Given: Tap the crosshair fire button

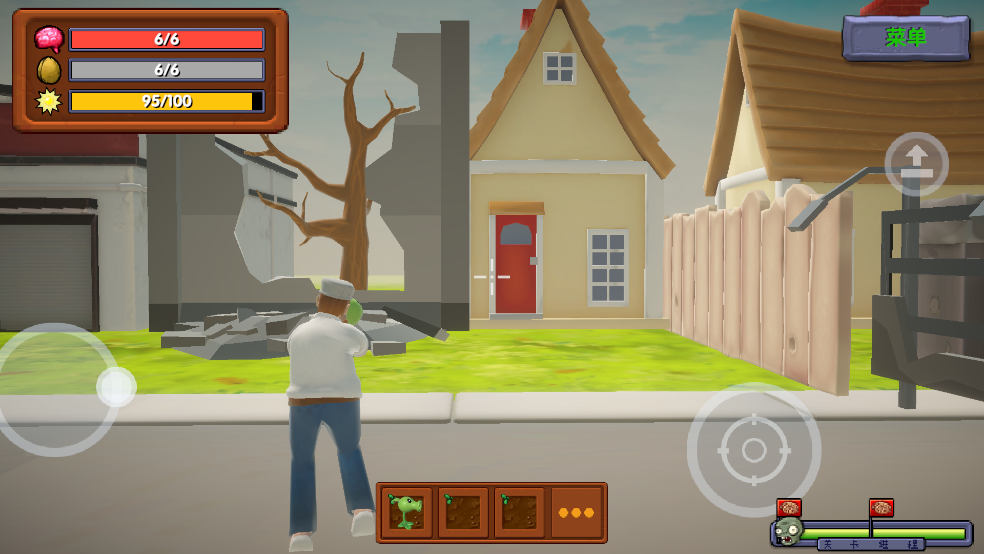Looking at the screenshot, I should tap(754, 450).
